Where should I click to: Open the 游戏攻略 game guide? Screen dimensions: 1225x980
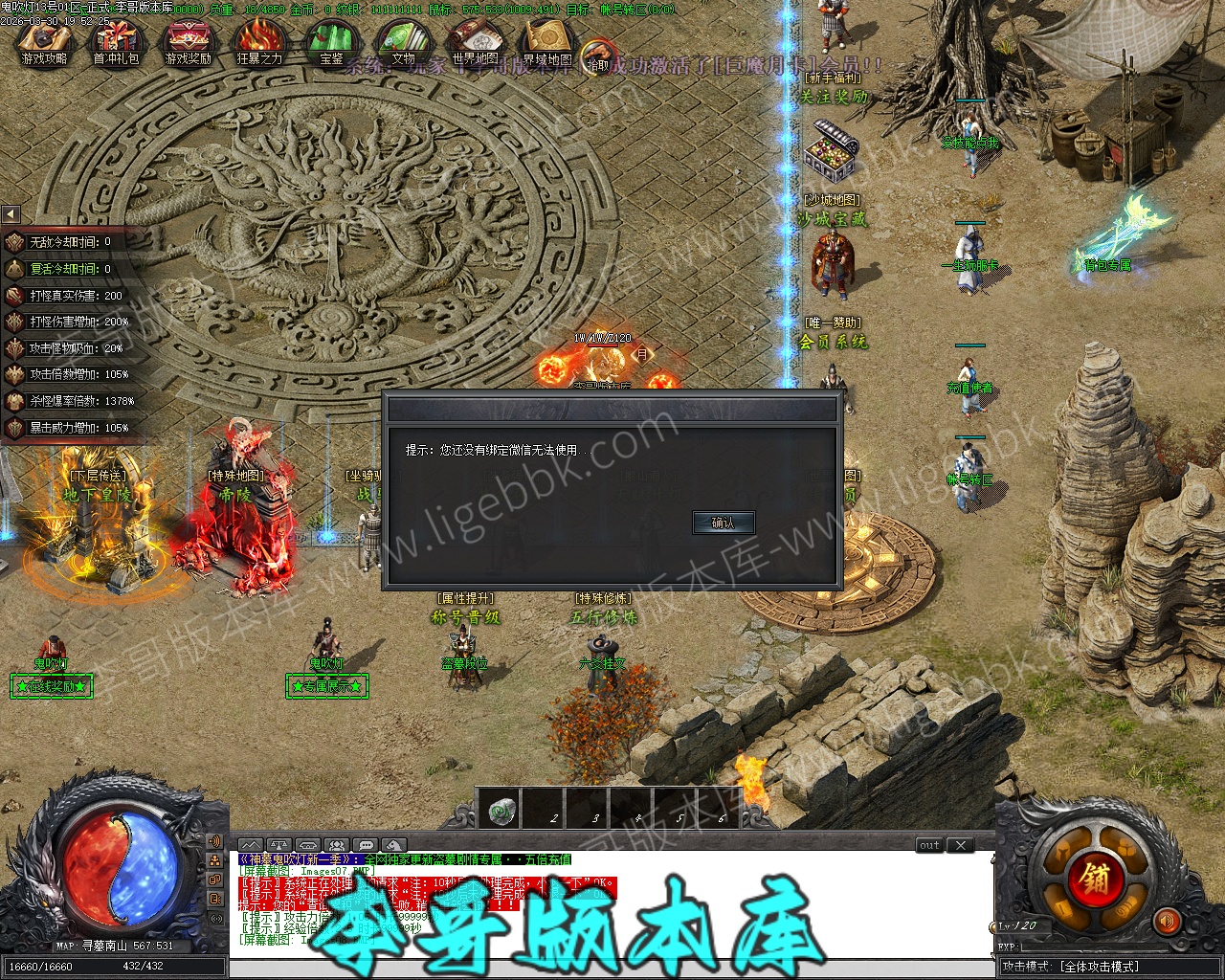45,44
